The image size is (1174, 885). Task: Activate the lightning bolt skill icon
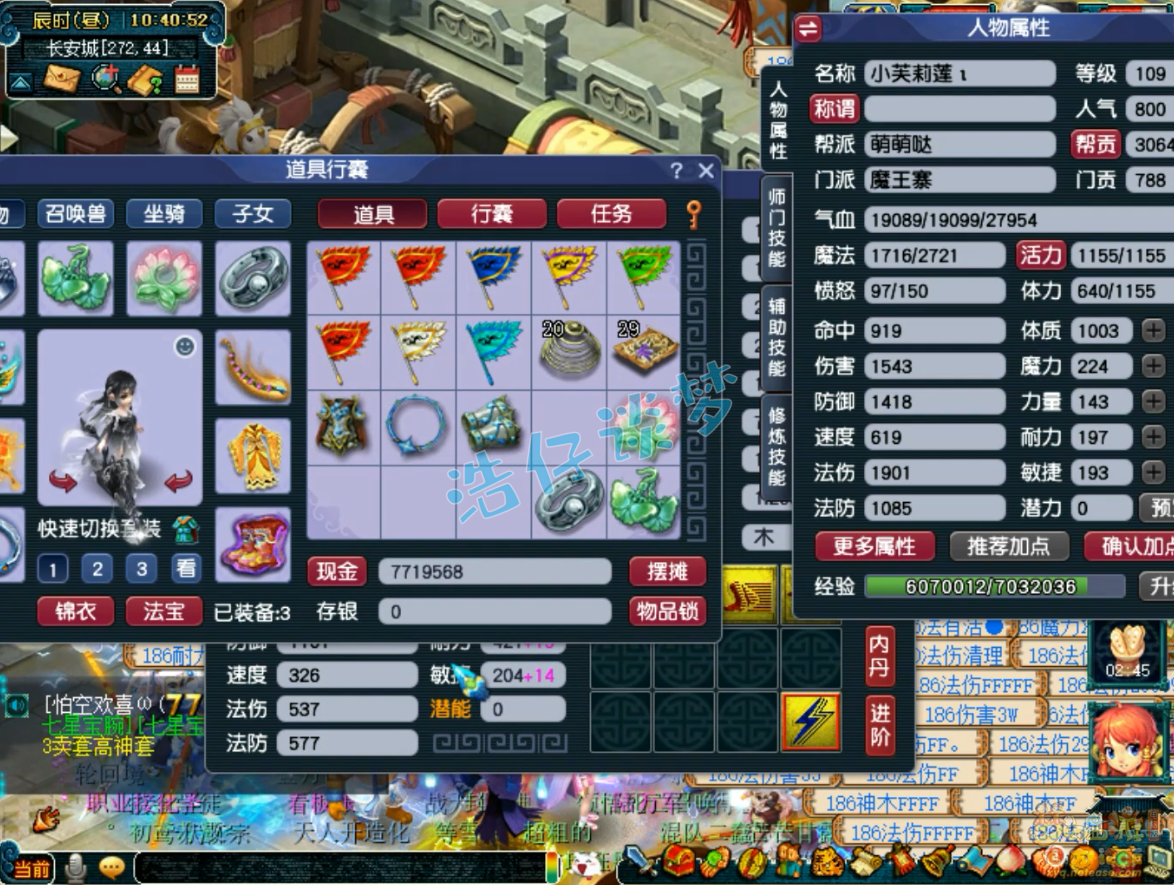(810, 719)
